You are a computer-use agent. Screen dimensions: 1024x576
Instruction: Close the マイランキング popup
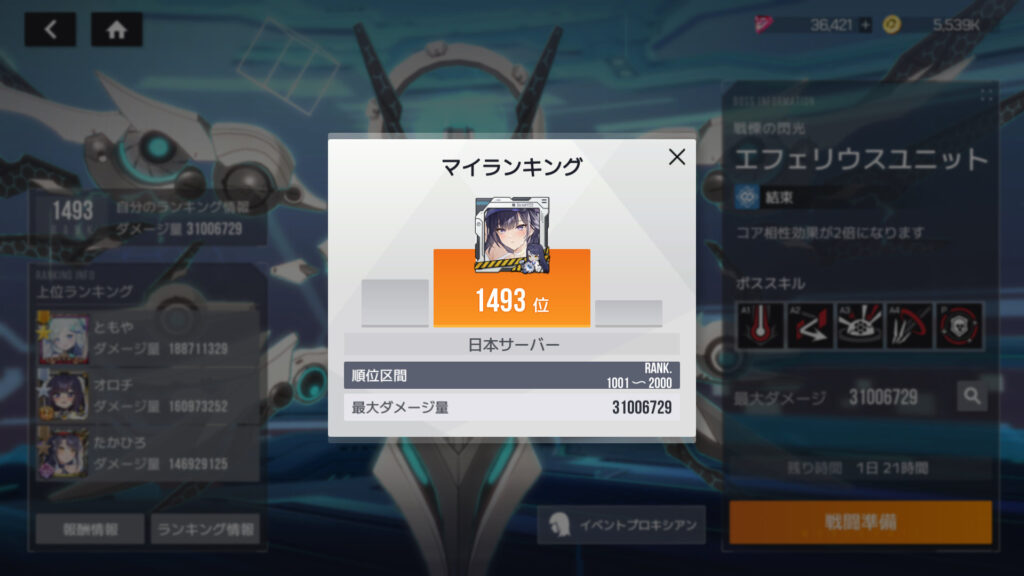pyautogui.click(x=677, y=157)
